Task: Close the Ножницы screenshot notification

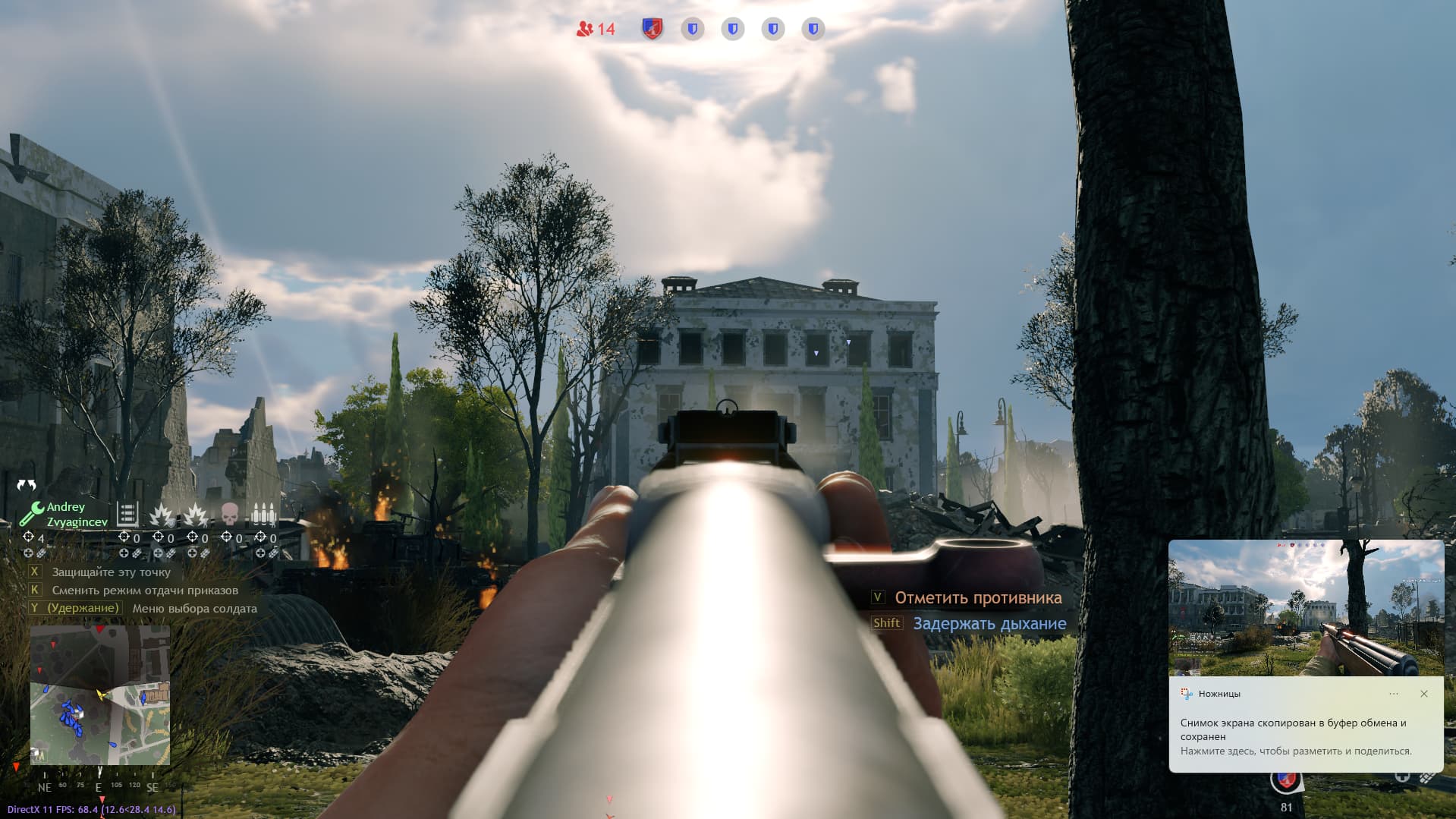Action: (x=1423, y=694)
